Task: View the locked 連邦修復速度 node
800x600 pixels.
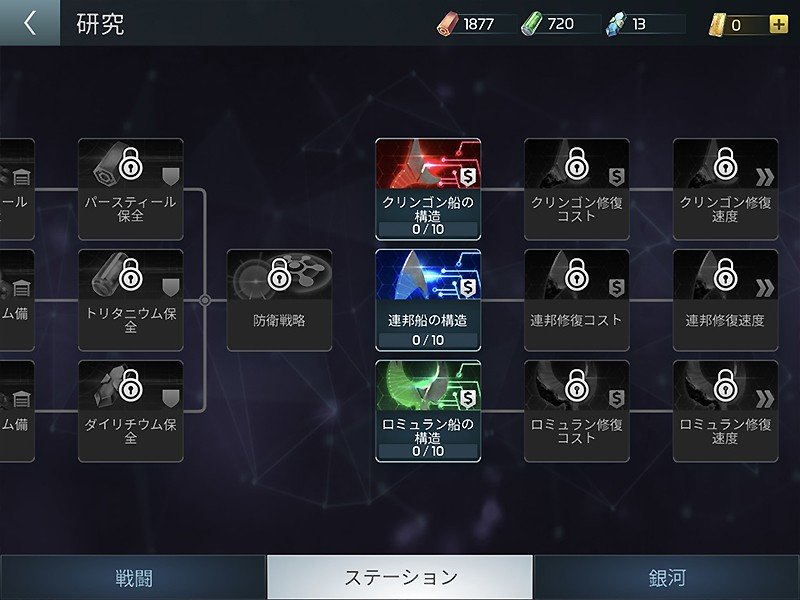Action: 725,300
